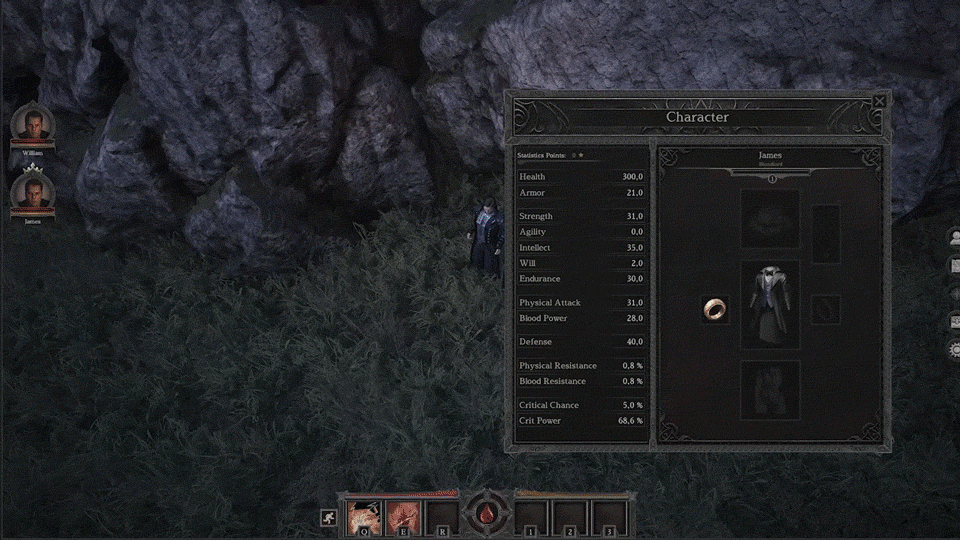Screen dimensions: 960x540
Task: Select William's party portrait
Action: pos(33,126)
